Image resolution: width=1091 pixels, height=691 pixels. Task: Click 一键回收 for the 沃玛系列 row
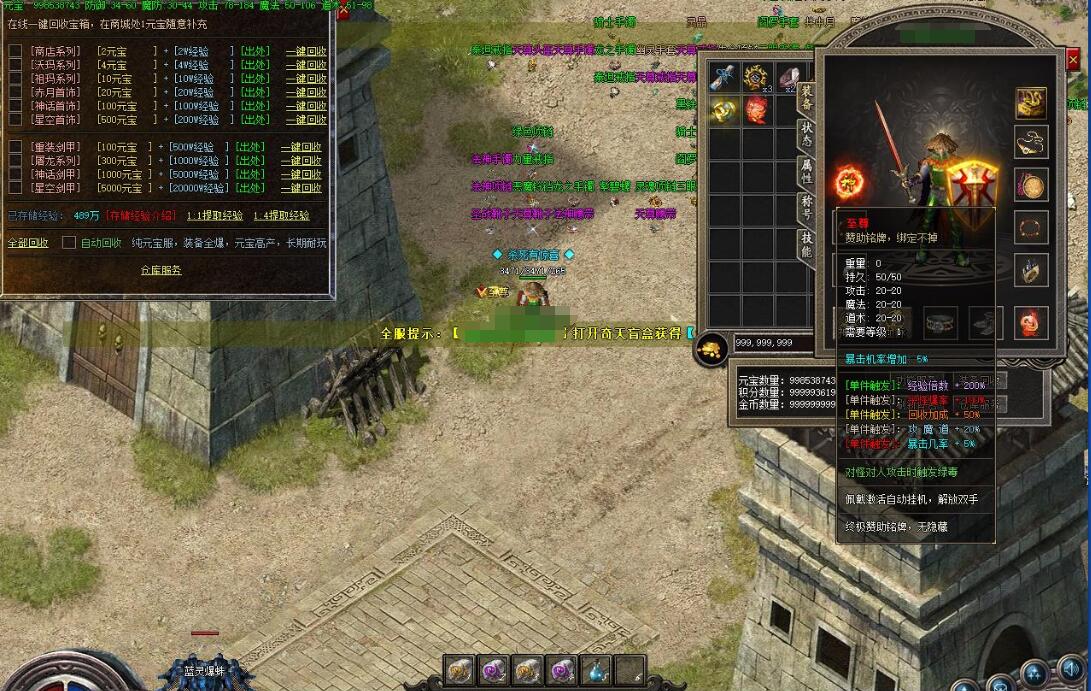point(305,65)
